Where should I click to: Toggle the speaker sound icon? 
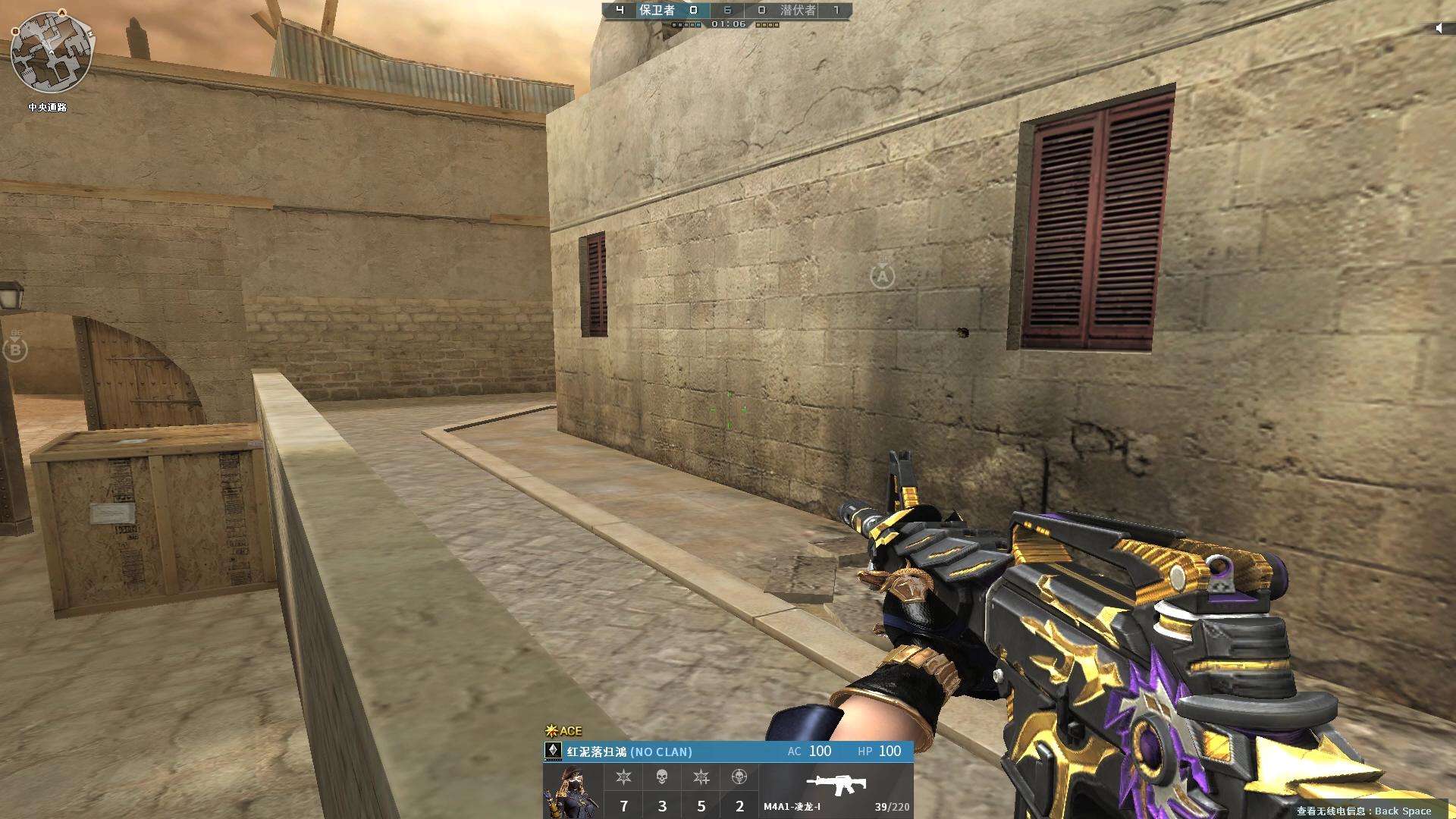click(x=1439, y=28)
